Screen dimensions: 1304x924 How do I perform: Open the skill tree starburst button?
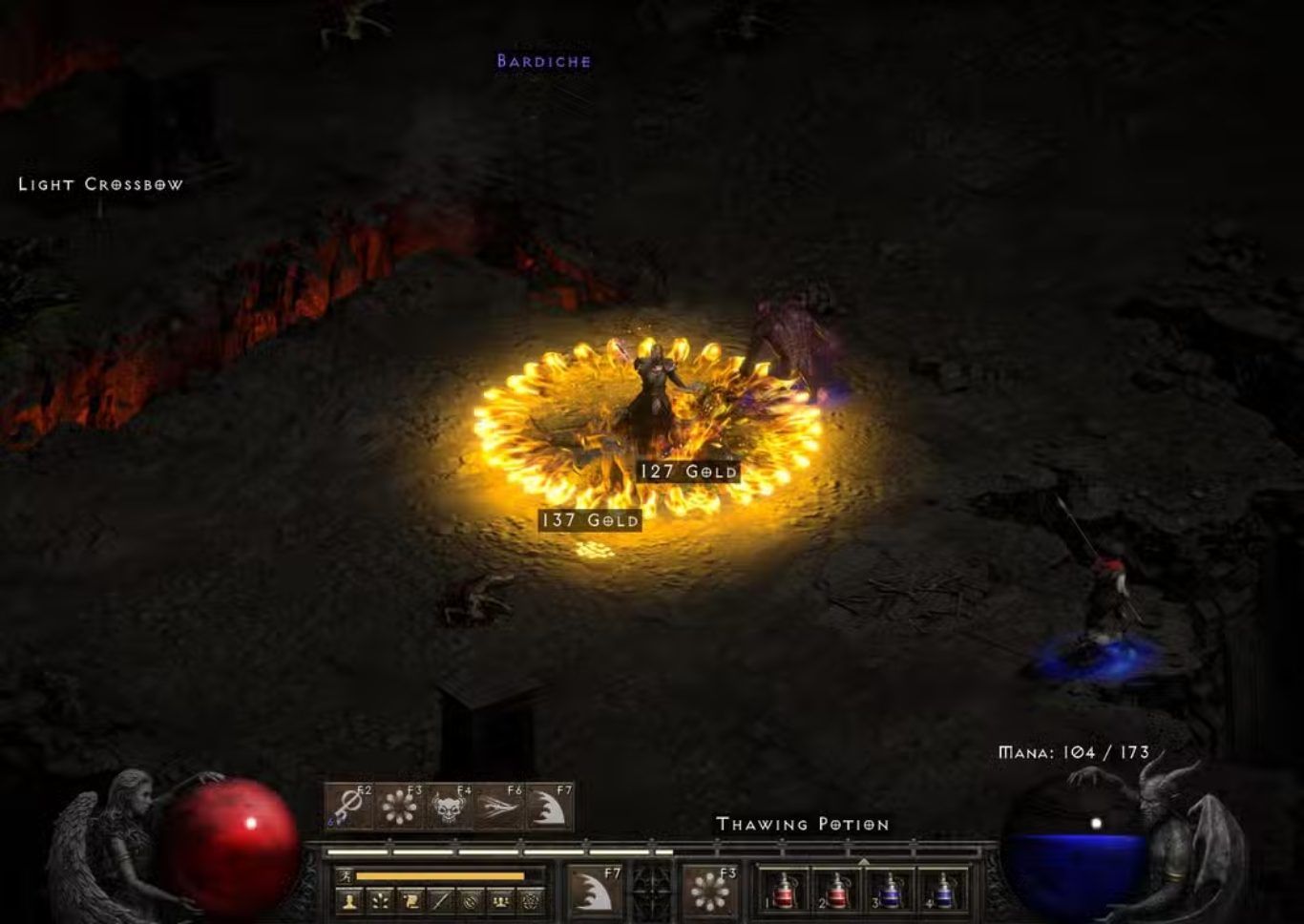pos(380,900)
